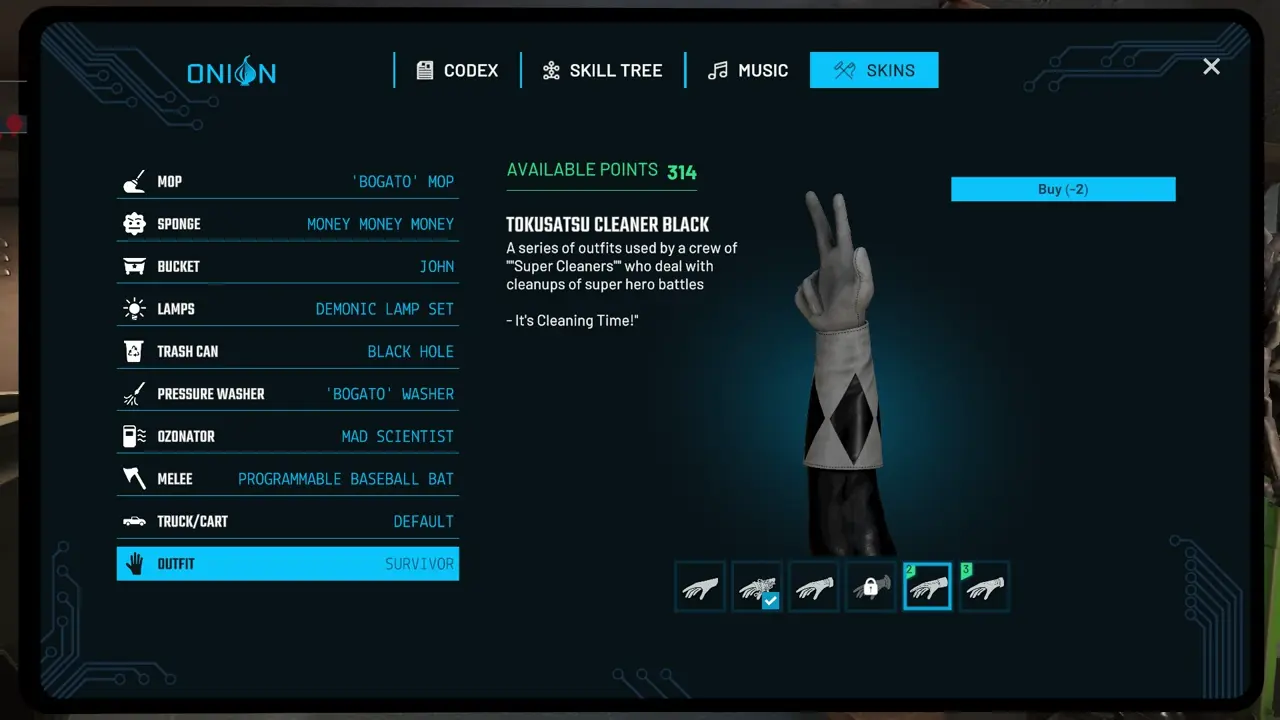Select the glove skin costing 3 points
This screenshot has height=720, width=1280.
tap(983, 586)
